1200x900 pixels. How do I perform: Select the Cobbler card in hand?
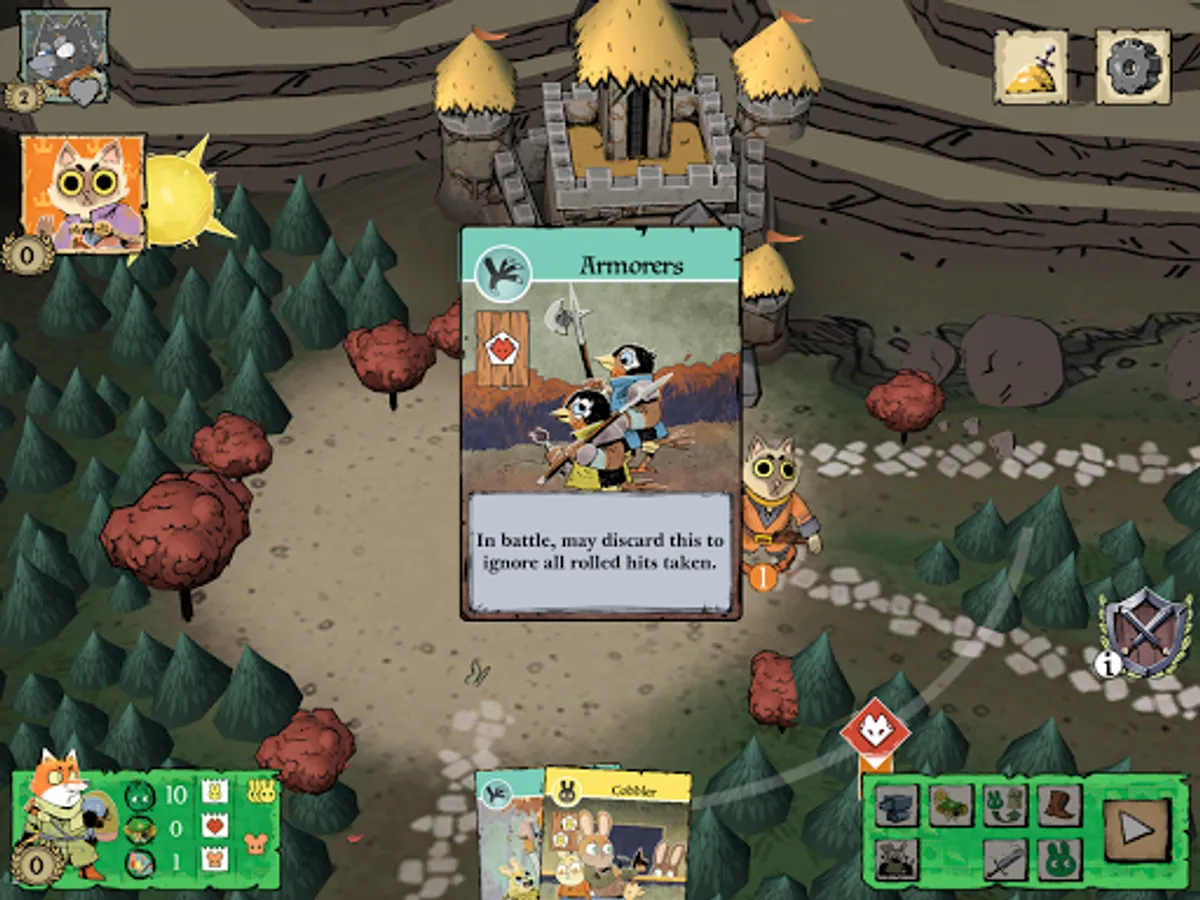tap(618, 835)
